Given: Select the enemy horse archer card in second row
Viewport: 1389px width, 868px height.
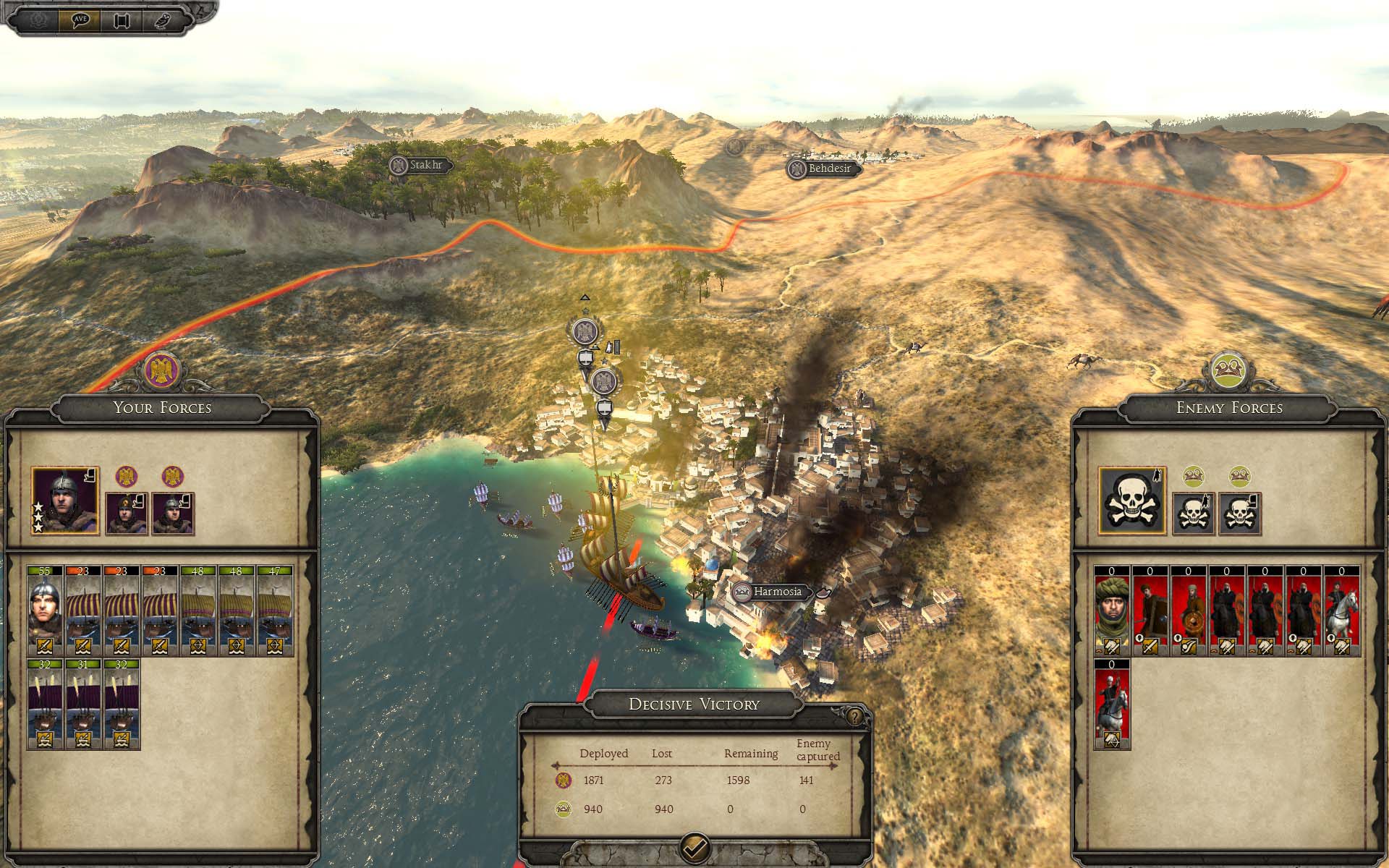Looking at the screenshot, I should tap(1112, 704).
